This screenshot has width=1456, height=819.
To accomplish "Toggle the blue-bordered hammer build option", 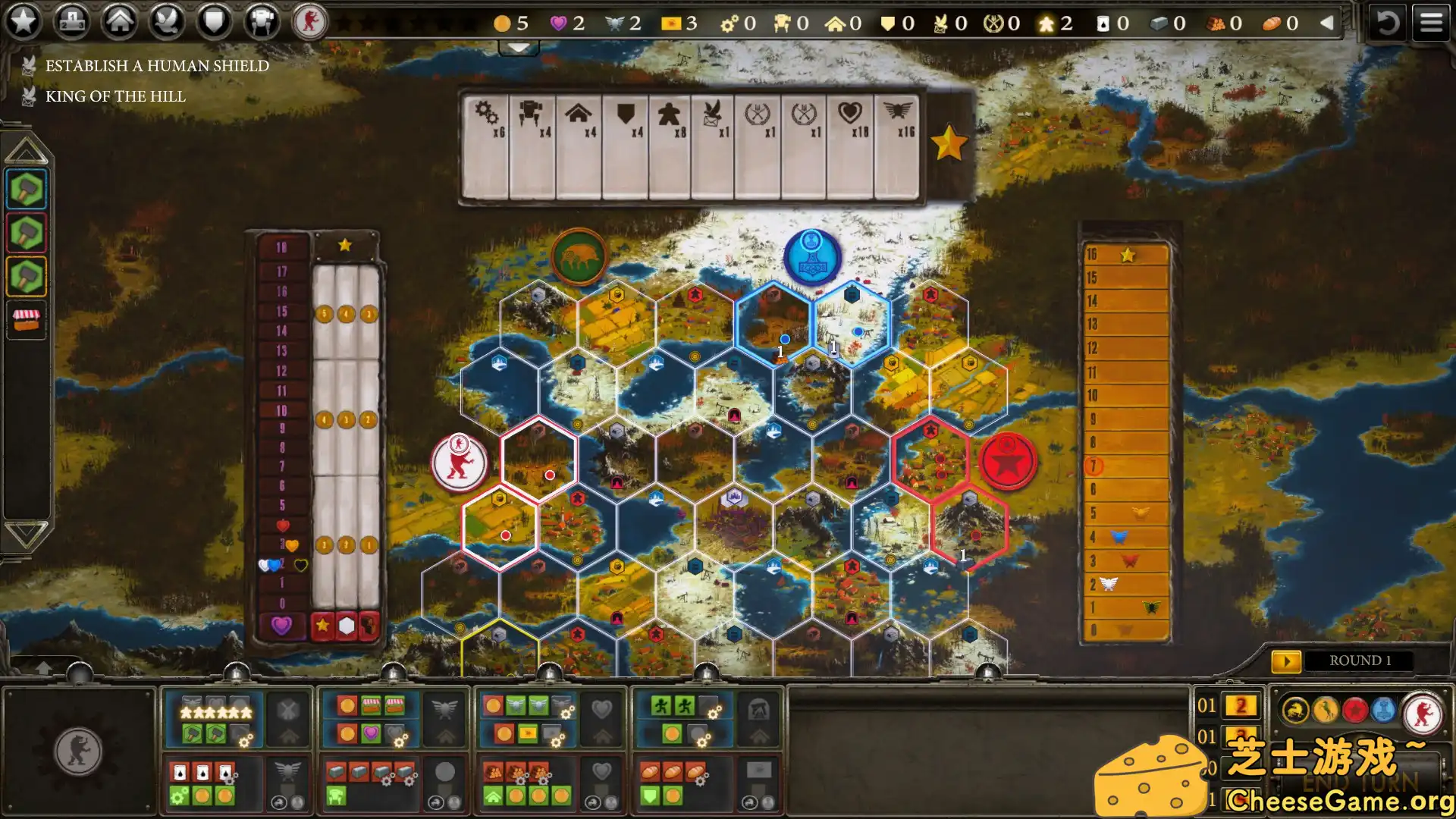I will click(x=25, y=189).
